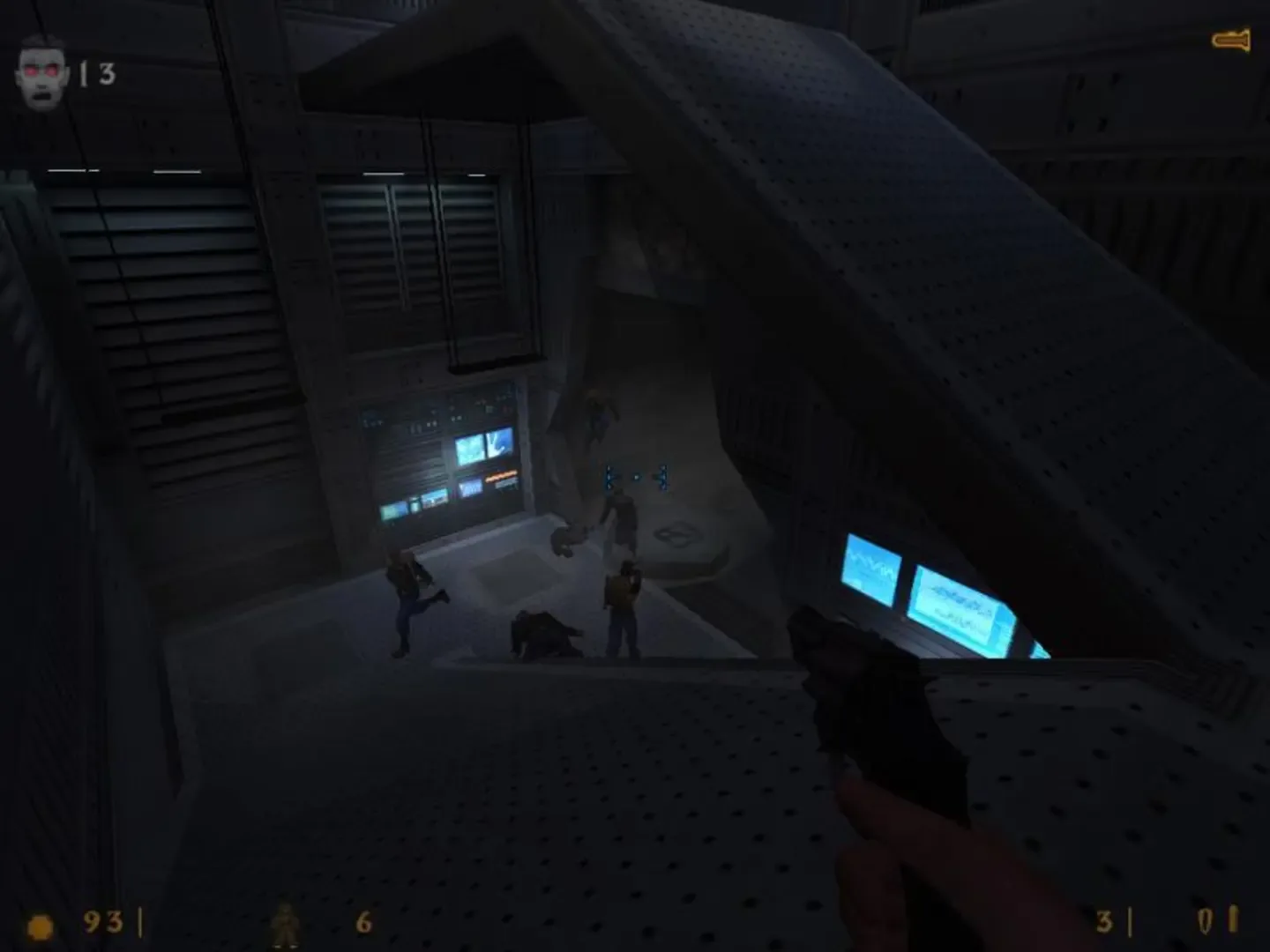Screen dimensions: 1270x952
Task: Select the body lying on the walkway
Action: 547,633
